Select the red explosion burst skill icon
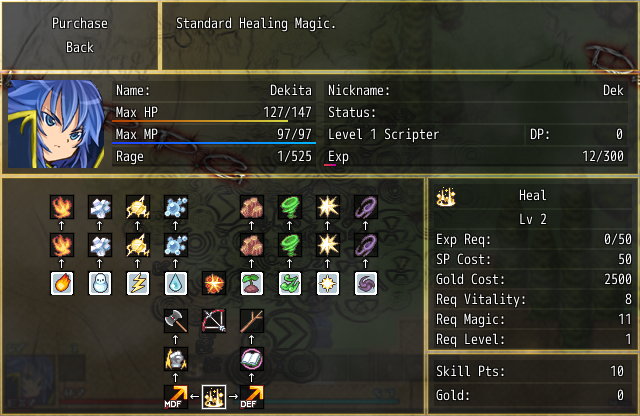The image size is (640, 416). tap(214, 283)
